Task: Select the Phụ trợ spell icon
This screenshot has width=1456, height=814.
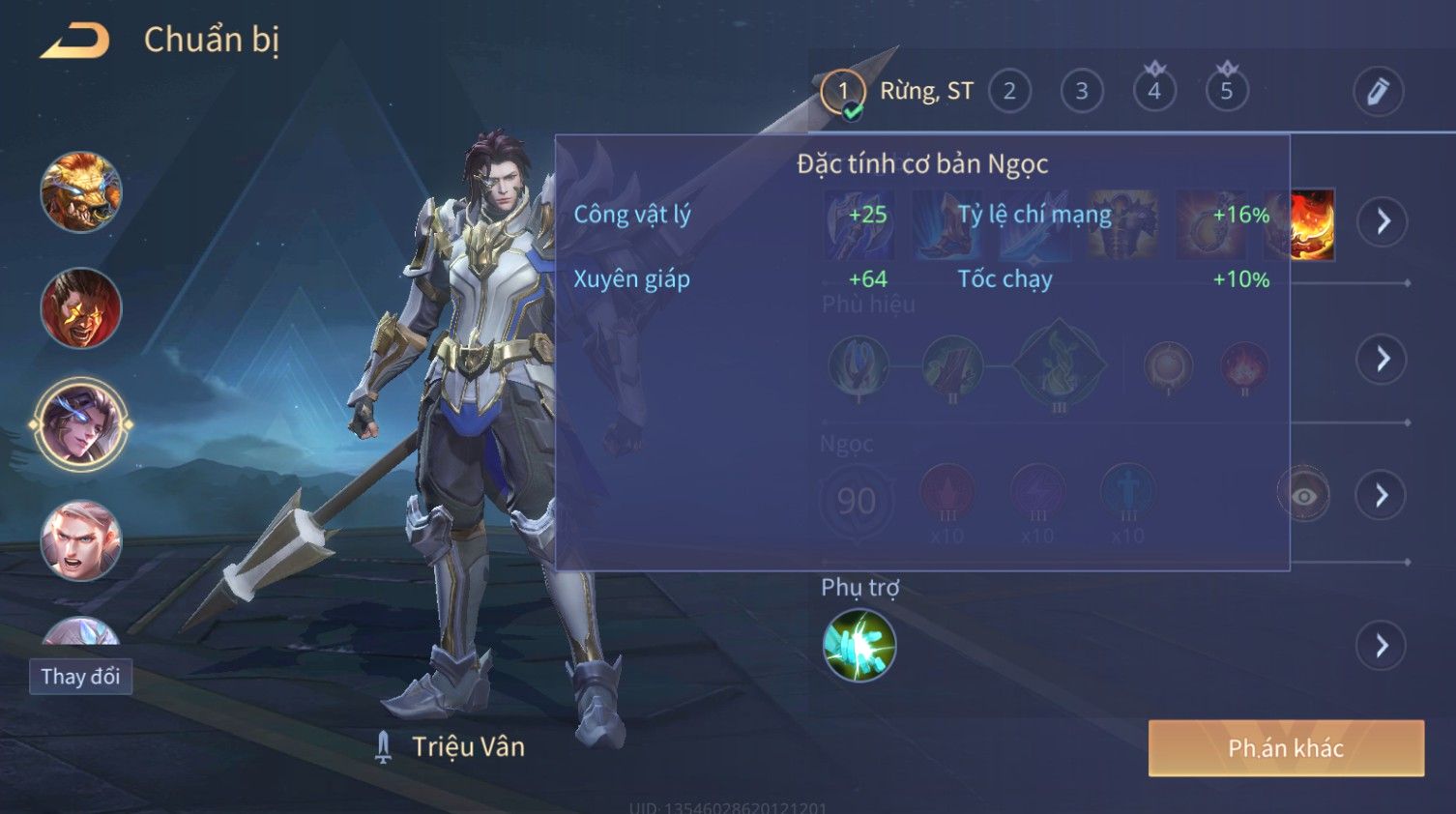Action: point(859,646)
